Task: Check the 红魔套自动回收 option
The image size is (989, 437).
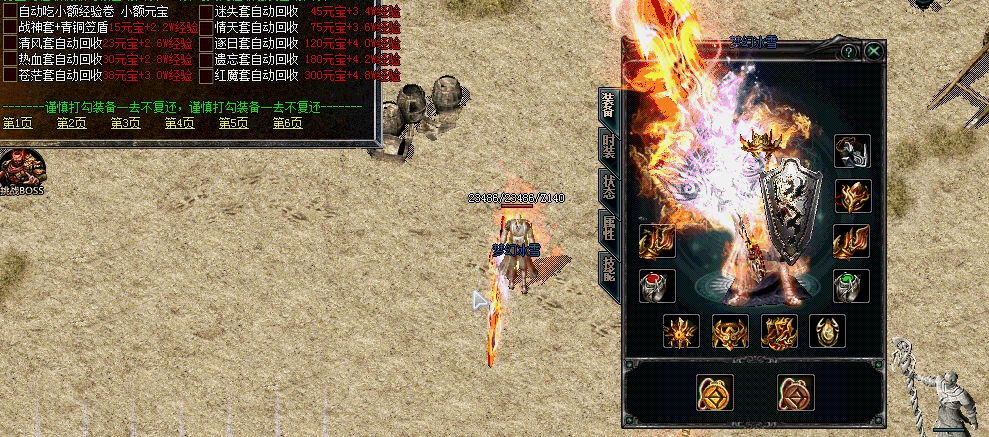Action: pos(205,76)
